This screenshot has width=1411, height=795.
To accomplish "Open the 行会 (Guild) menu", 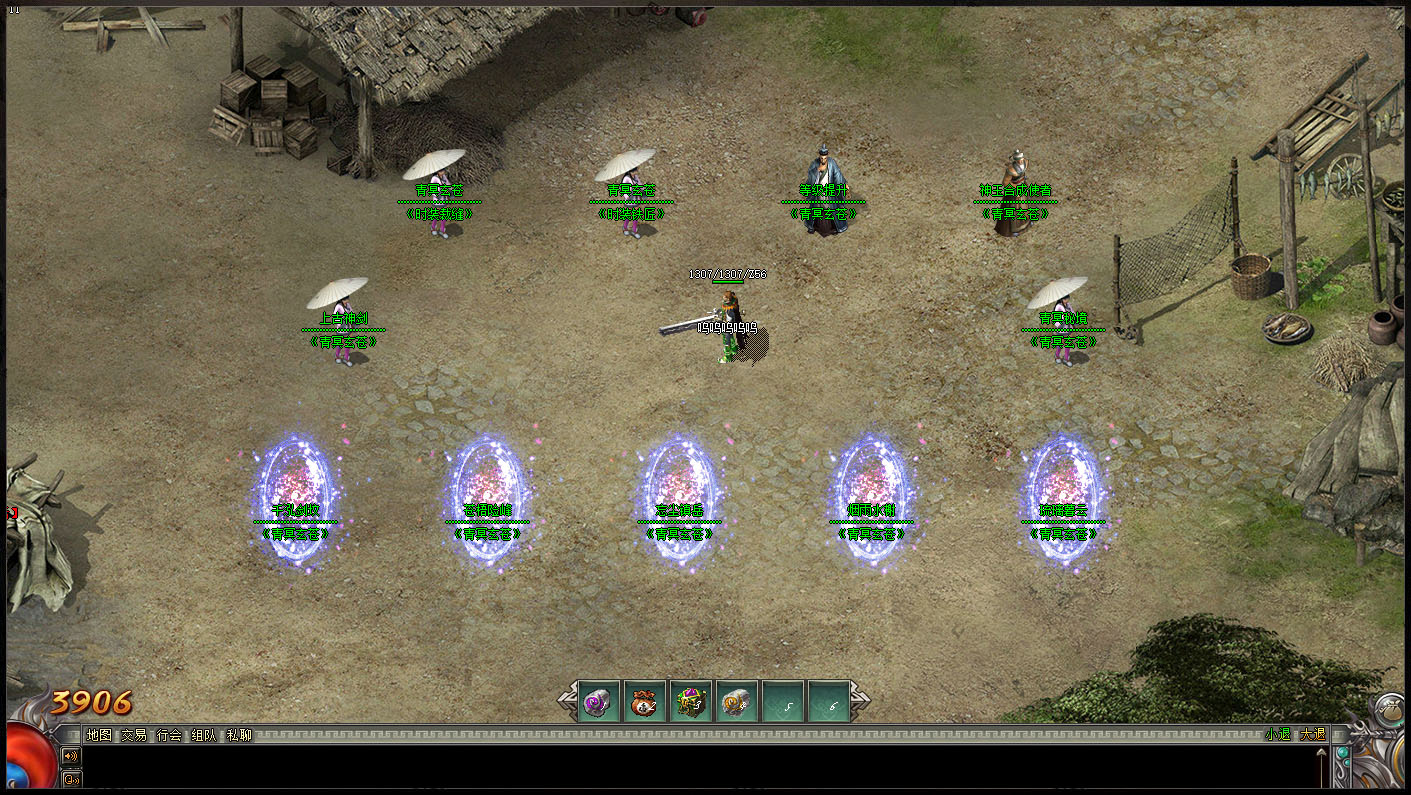I will coord(169,735).
